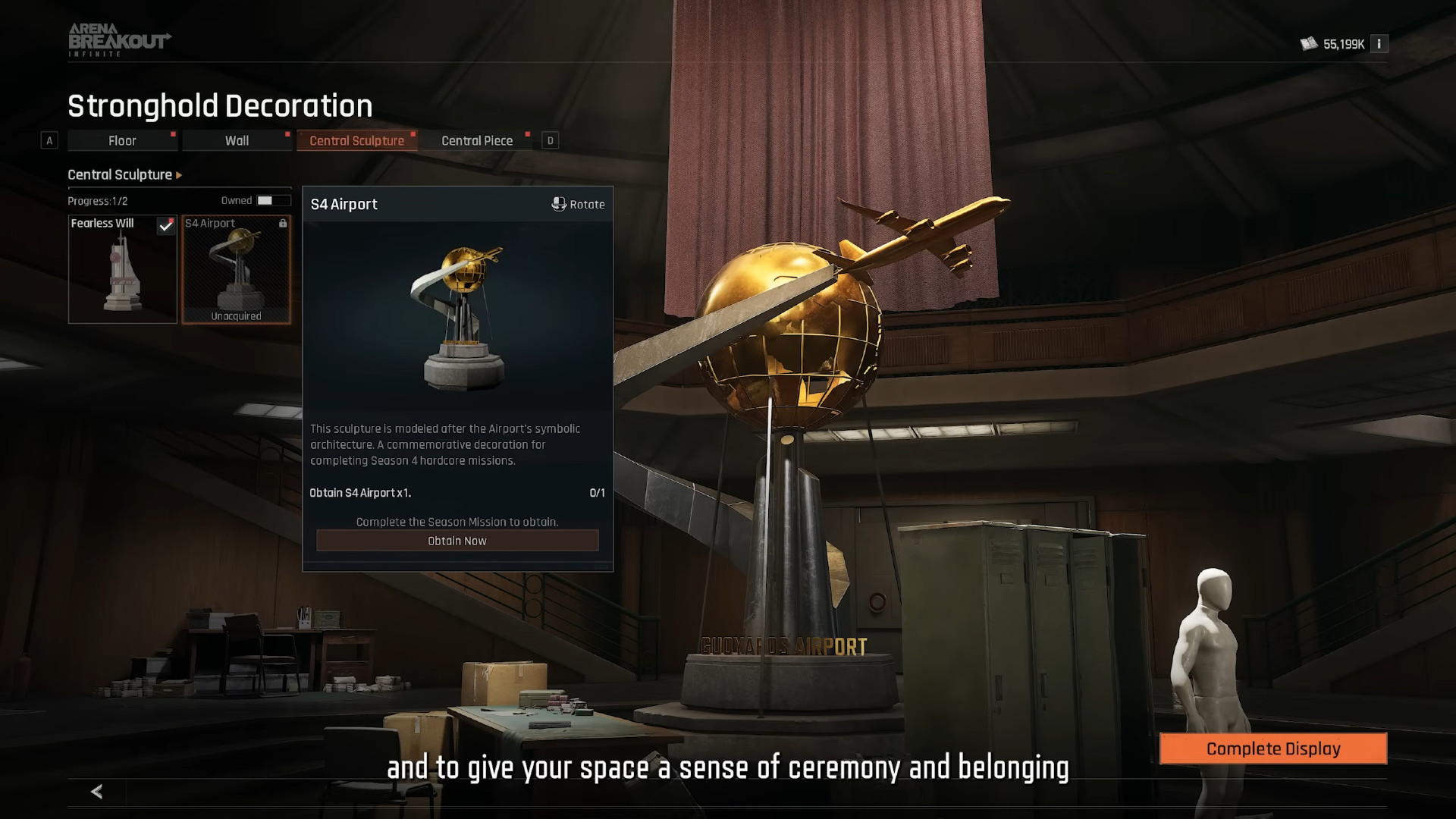Confirm with the Complete Display button
The image size is (1456, 819).
tap(1273, 748)
